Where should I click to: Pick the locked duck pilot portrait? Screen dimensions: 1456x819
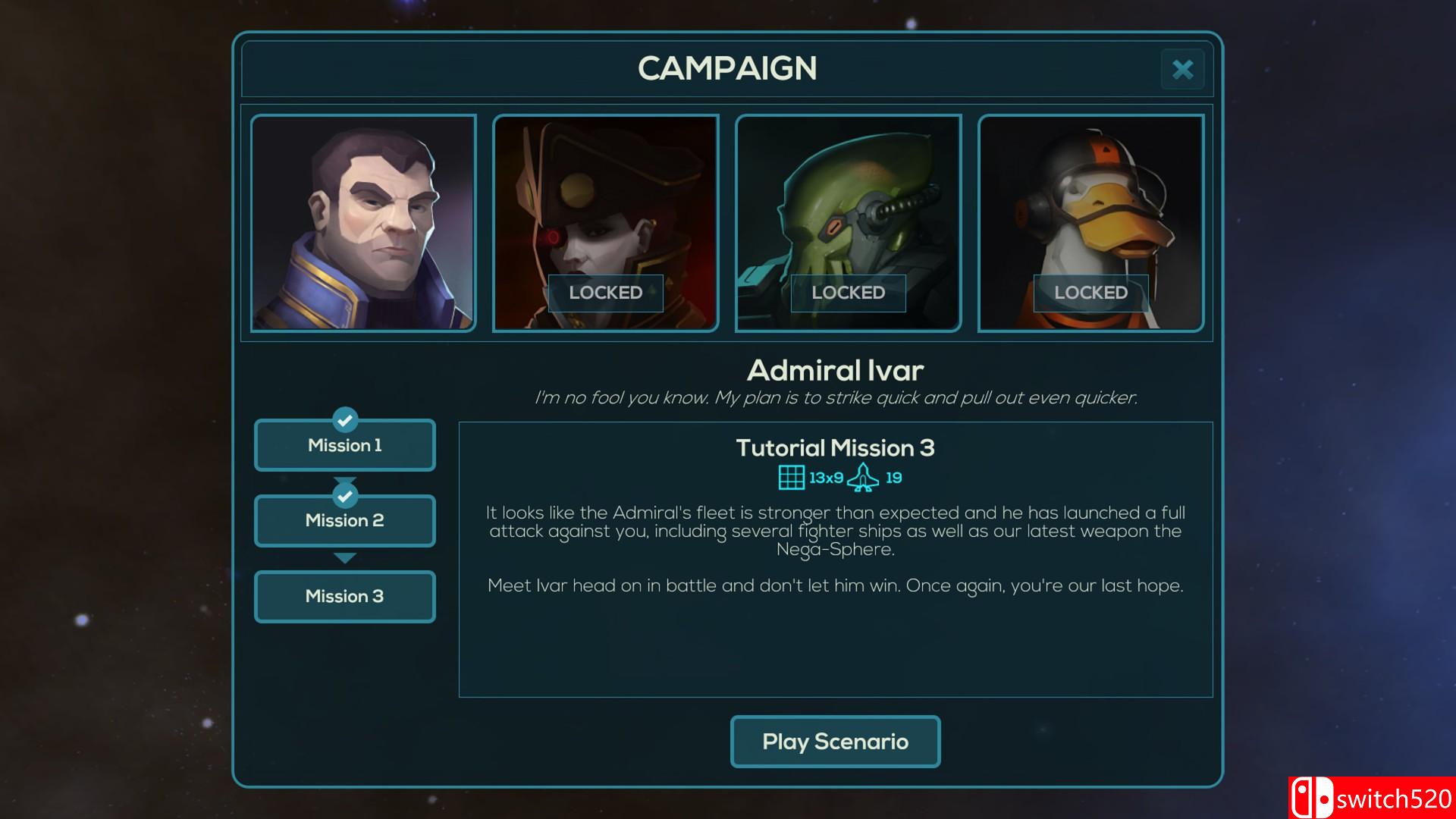tap(1090, 223)
